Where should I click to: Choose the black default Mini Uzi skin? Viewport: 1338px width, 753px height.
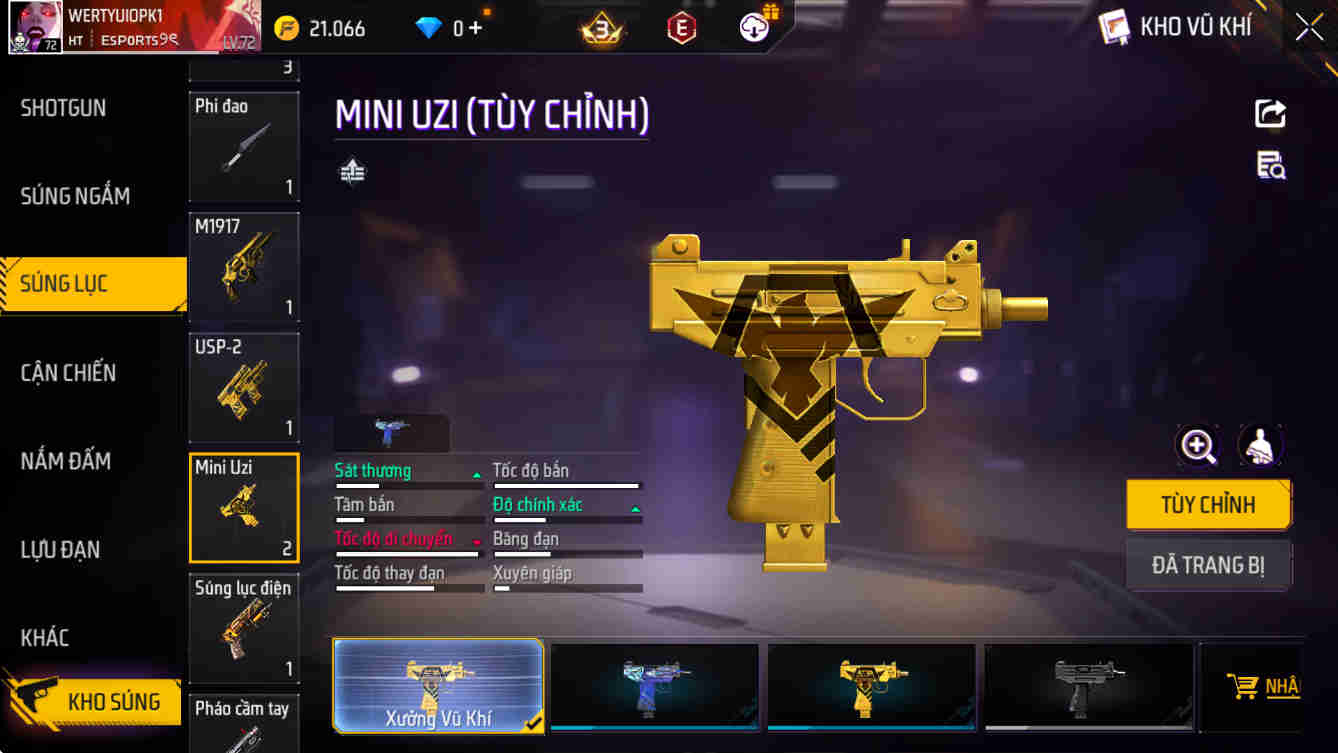pos(1088,686)
